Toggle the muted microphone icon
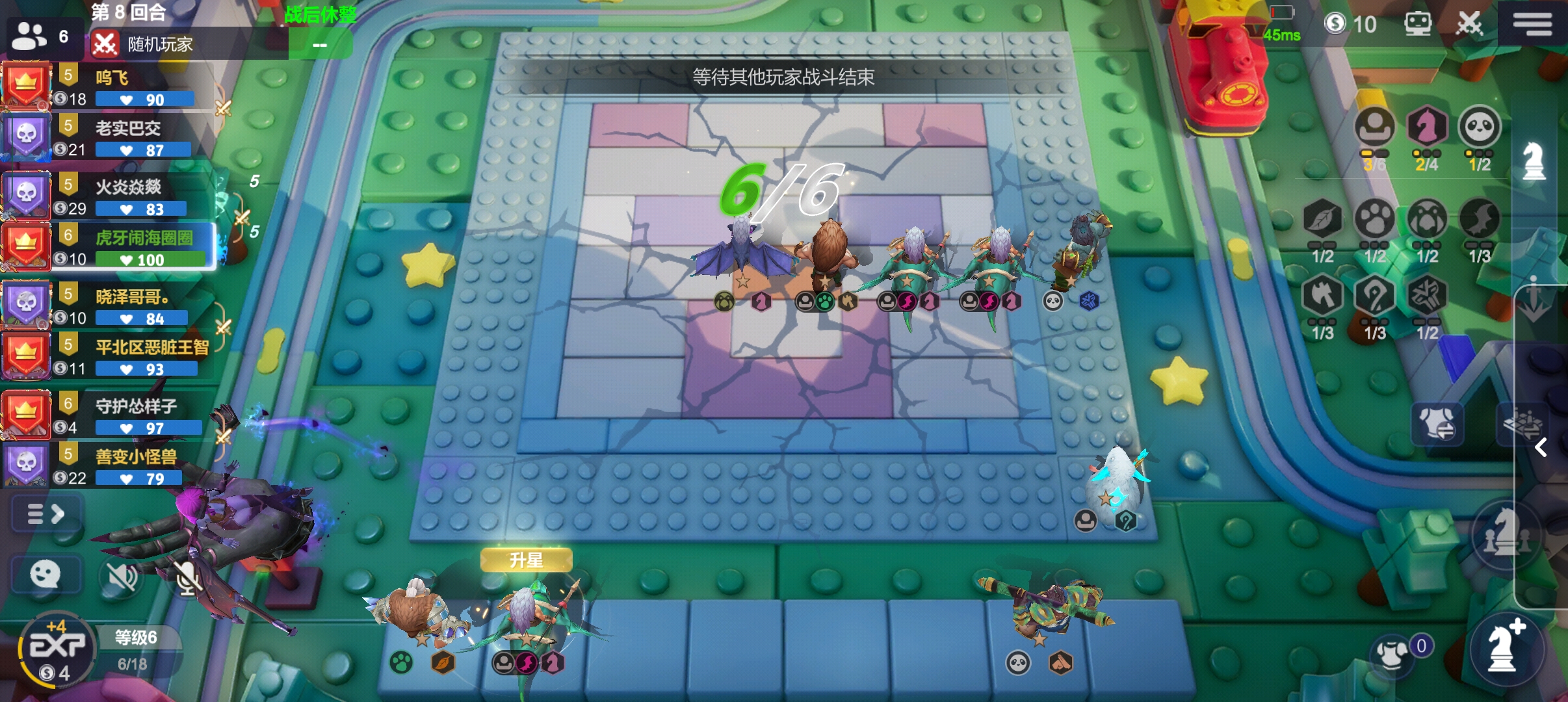 (187, 576)
